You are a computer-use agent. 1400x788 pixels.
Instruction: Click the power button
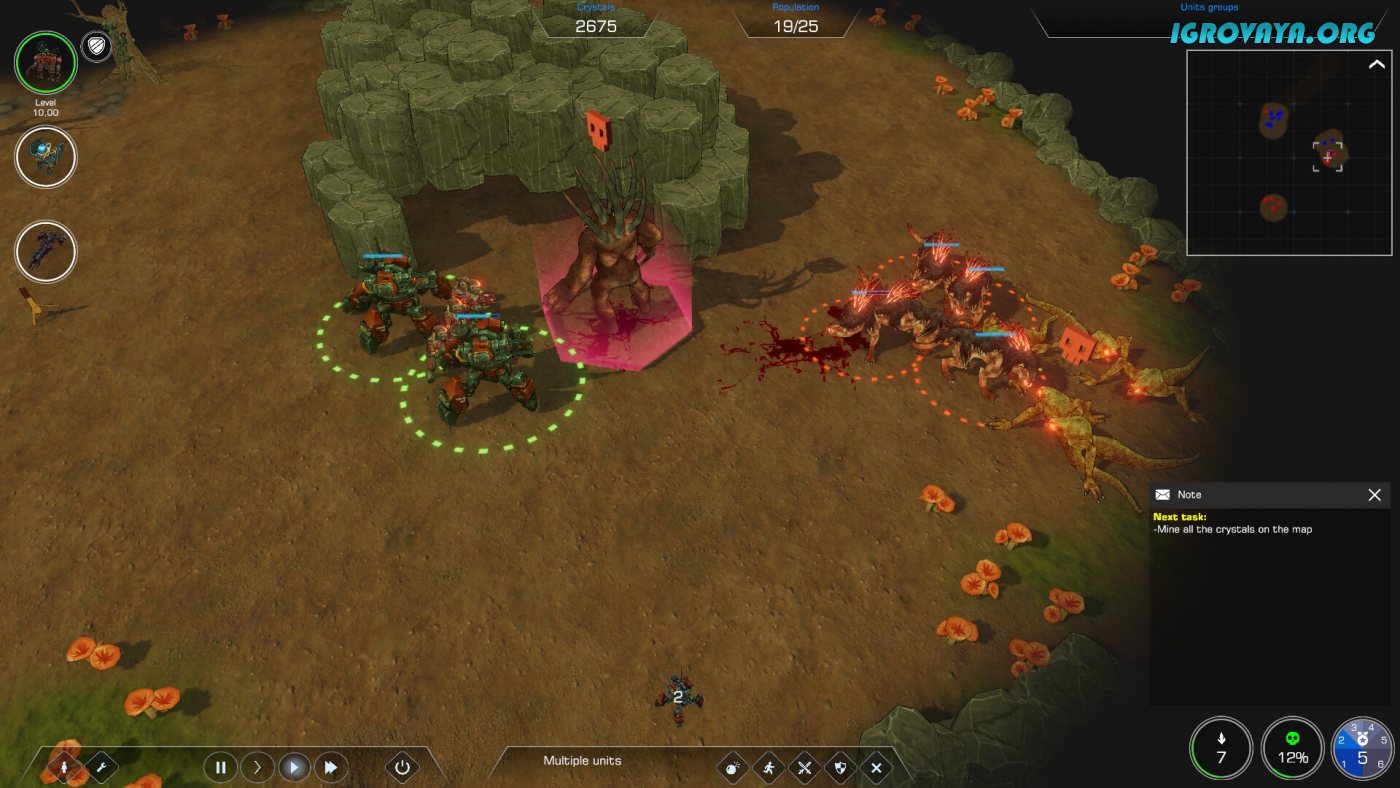pyautogui.click(x=402, y=768)
